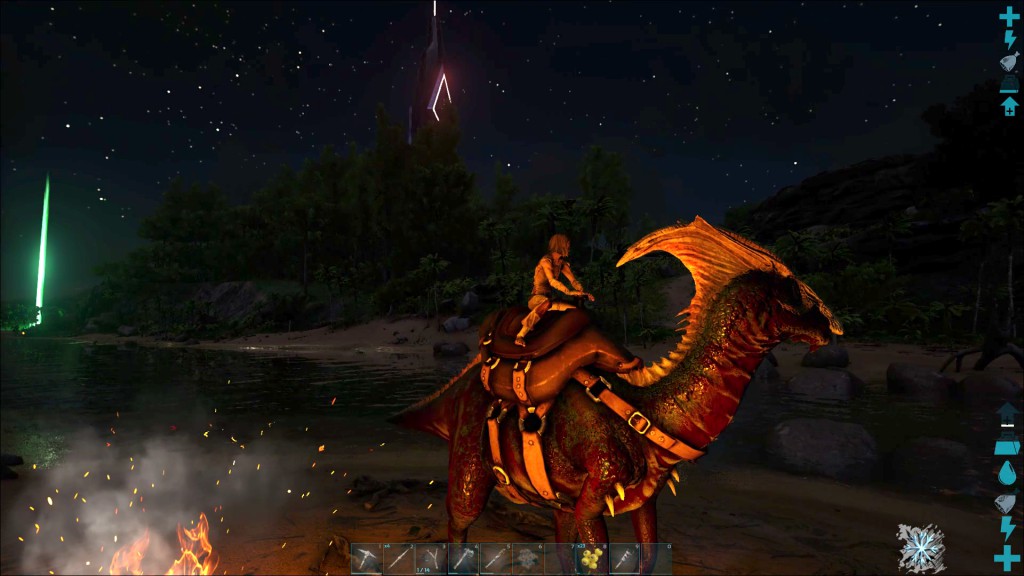Choose the item in hotbar slot 5

tap(495, 559)
